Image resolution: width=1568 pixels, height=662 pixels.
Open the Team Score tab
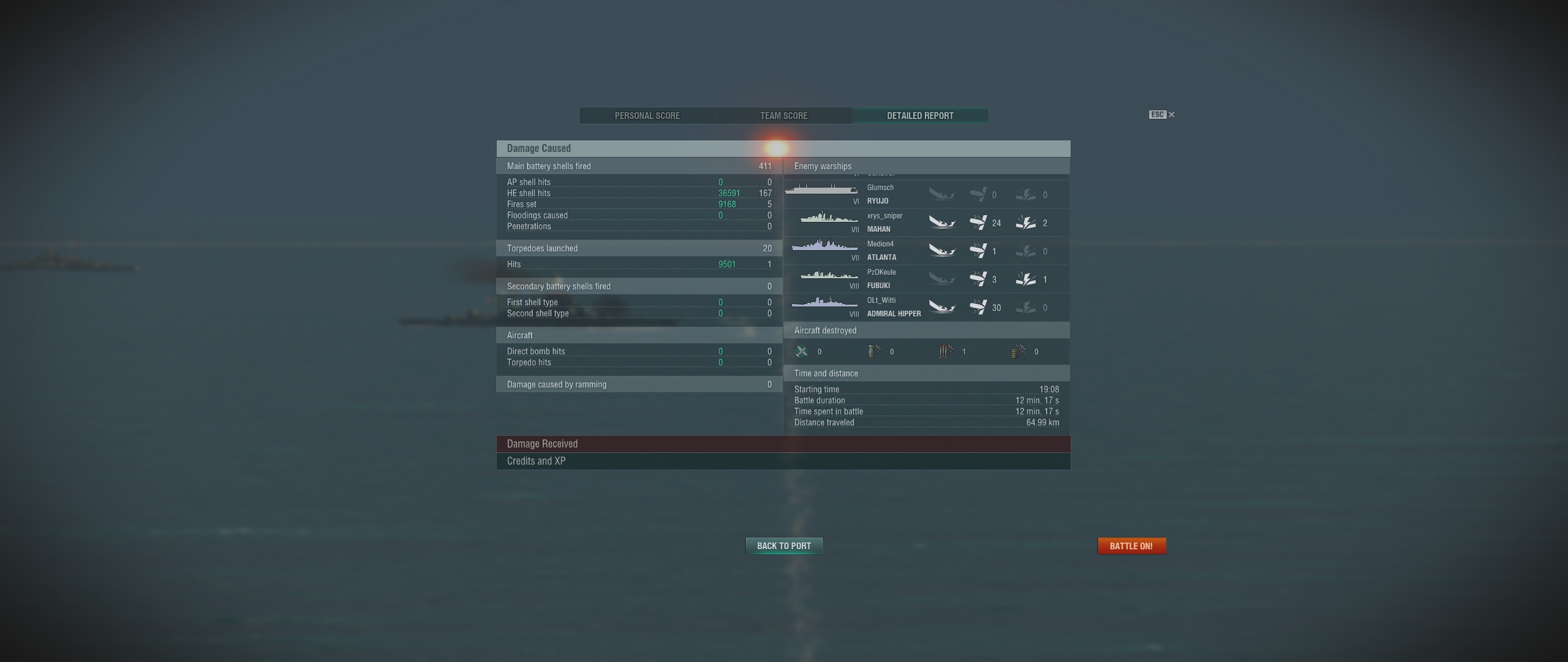click(783, 116)
